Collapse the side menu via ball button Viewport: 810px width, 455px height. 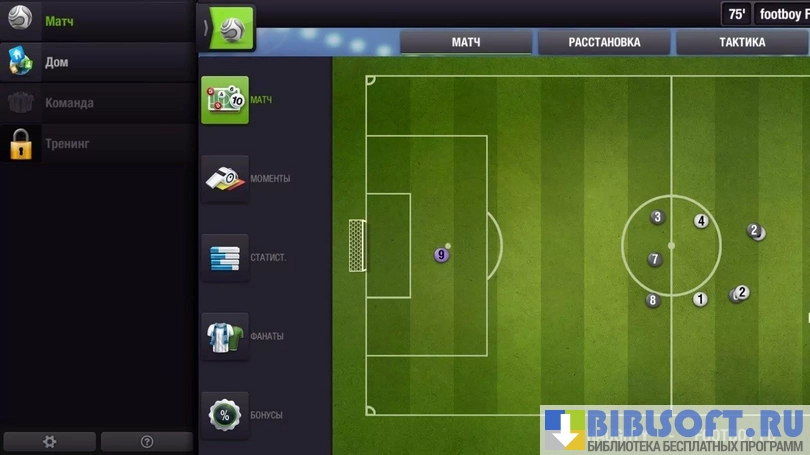[x=229, y=28]
